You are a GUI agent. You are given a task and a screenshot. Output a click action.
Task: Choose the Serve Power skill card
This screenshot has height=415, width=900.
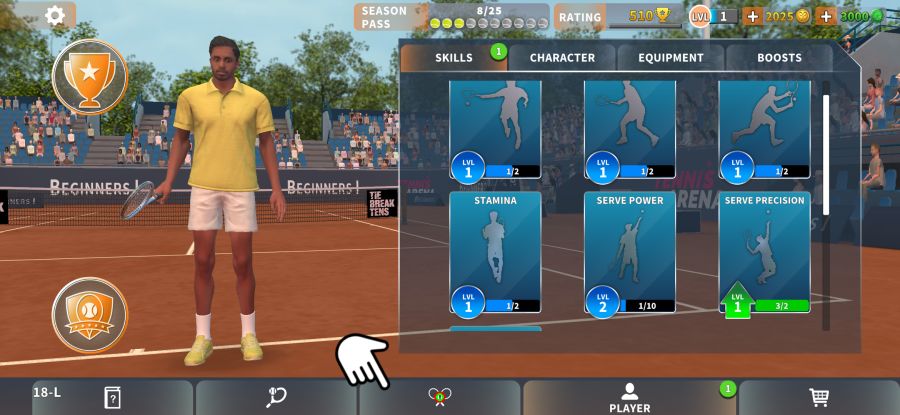click(630, 252)
